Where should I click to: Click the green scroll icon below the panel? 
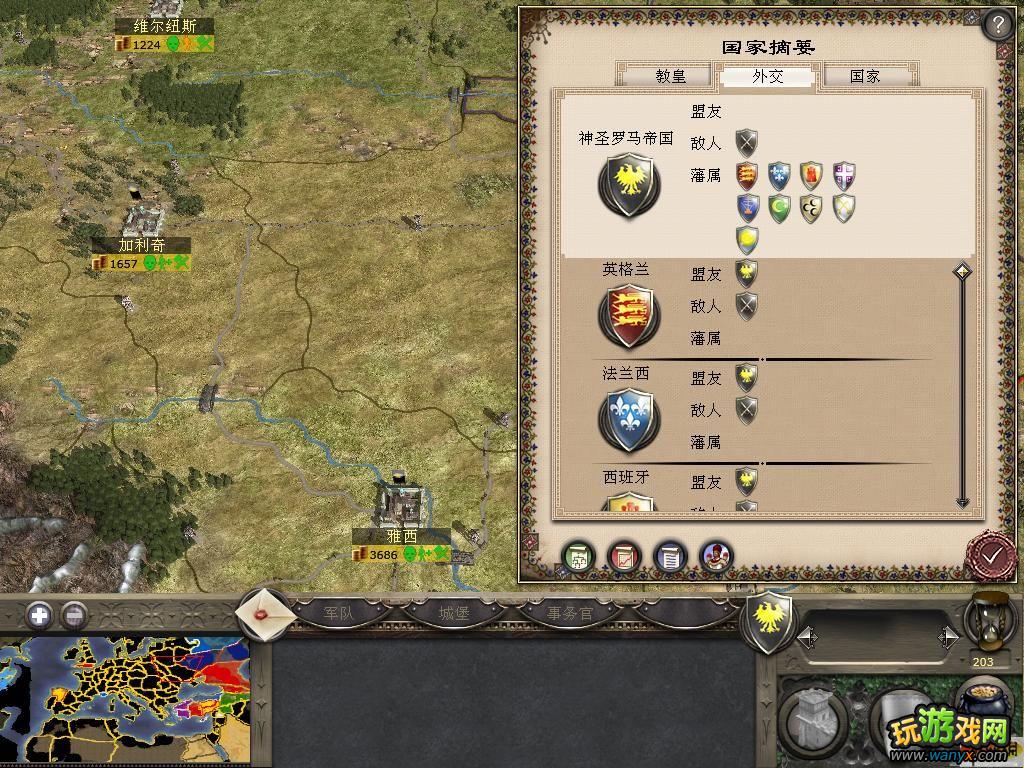coord(579,556)
